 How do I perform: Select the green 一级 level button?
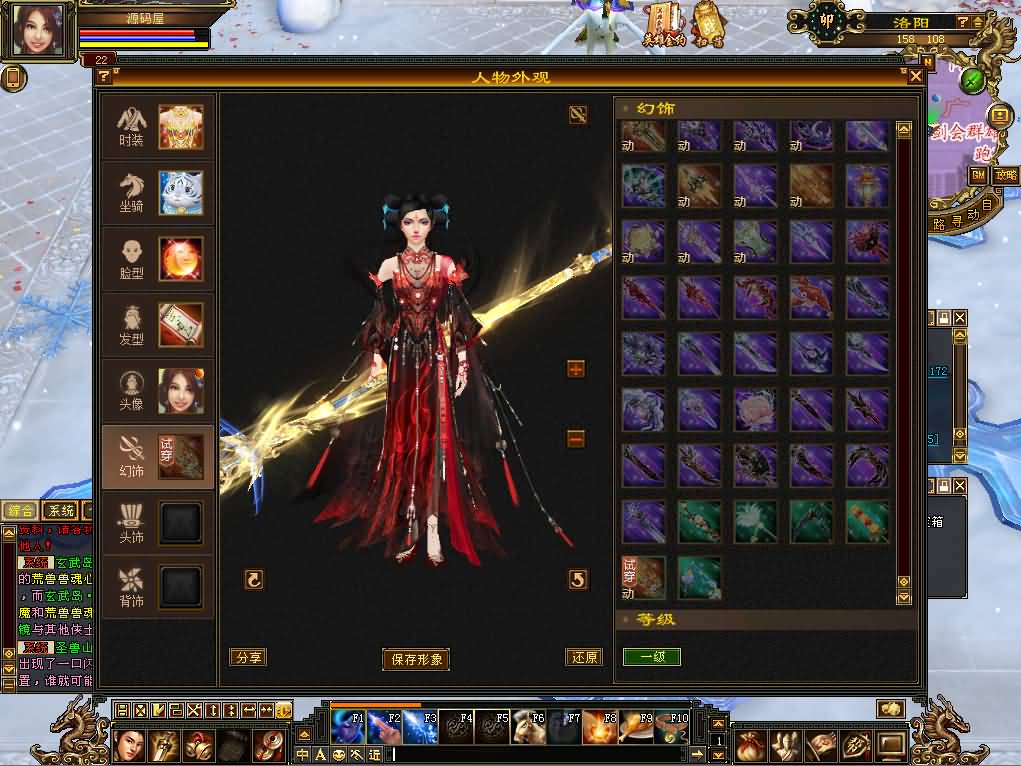pyautogui.click(x=651, y=657)
